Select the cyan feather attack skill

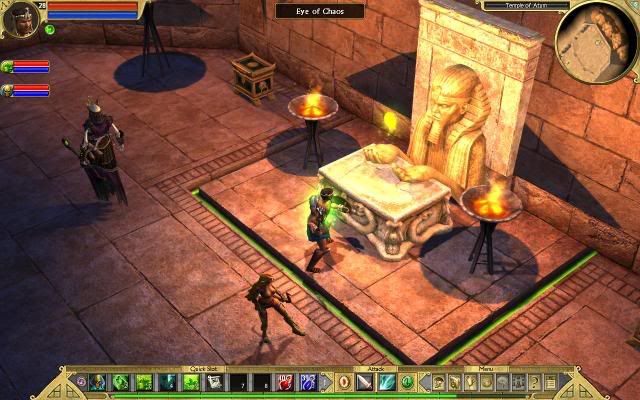[x=385, y=381]
